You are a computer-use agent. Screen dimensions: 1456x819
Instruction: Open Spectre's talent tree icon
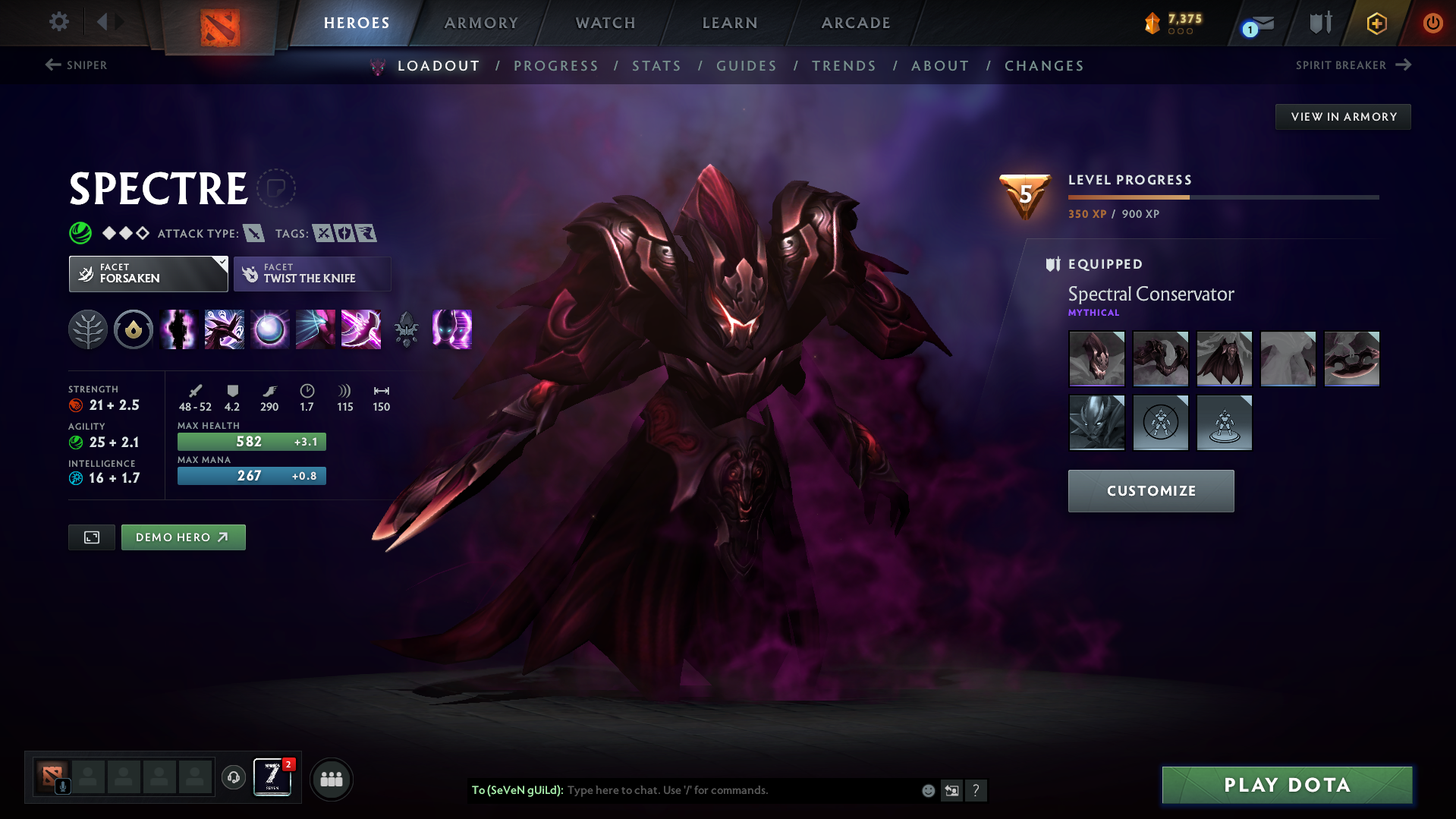(x=88, y=329)
